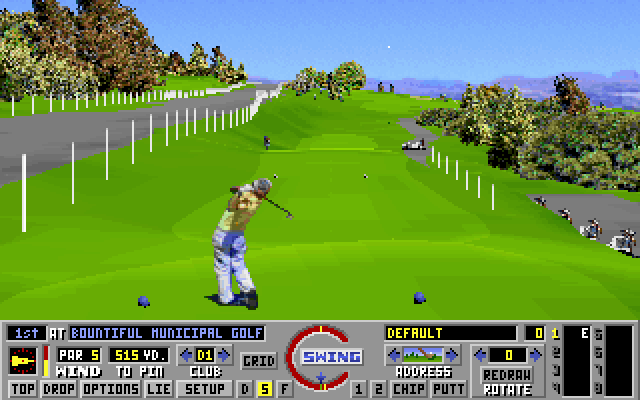Open the TOP view
This screenshot has height=400, width=640.
pos(22,388)
